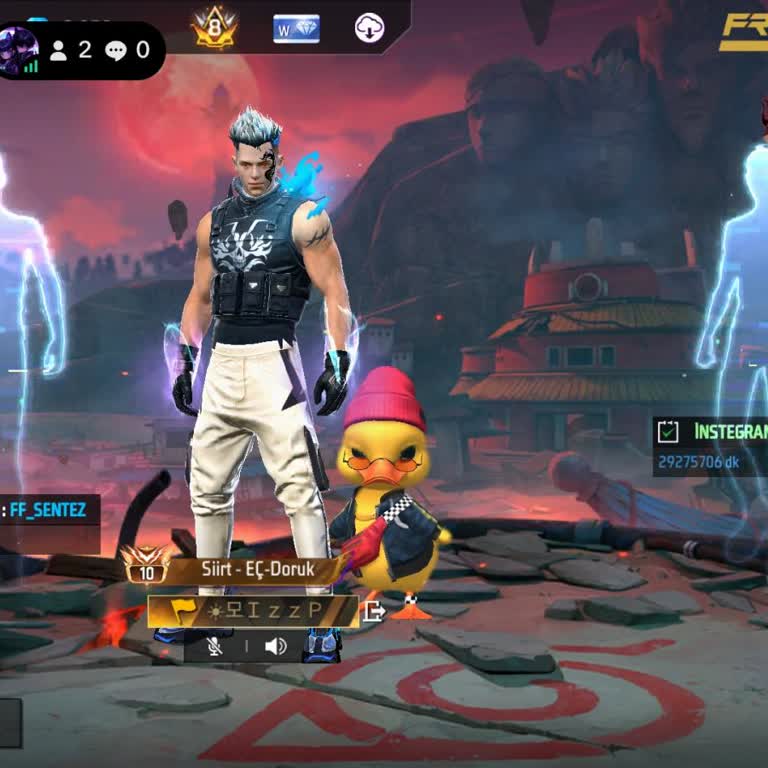Open the stream viewer count overlay
This screenshot has width=768, height=768.
71,49
